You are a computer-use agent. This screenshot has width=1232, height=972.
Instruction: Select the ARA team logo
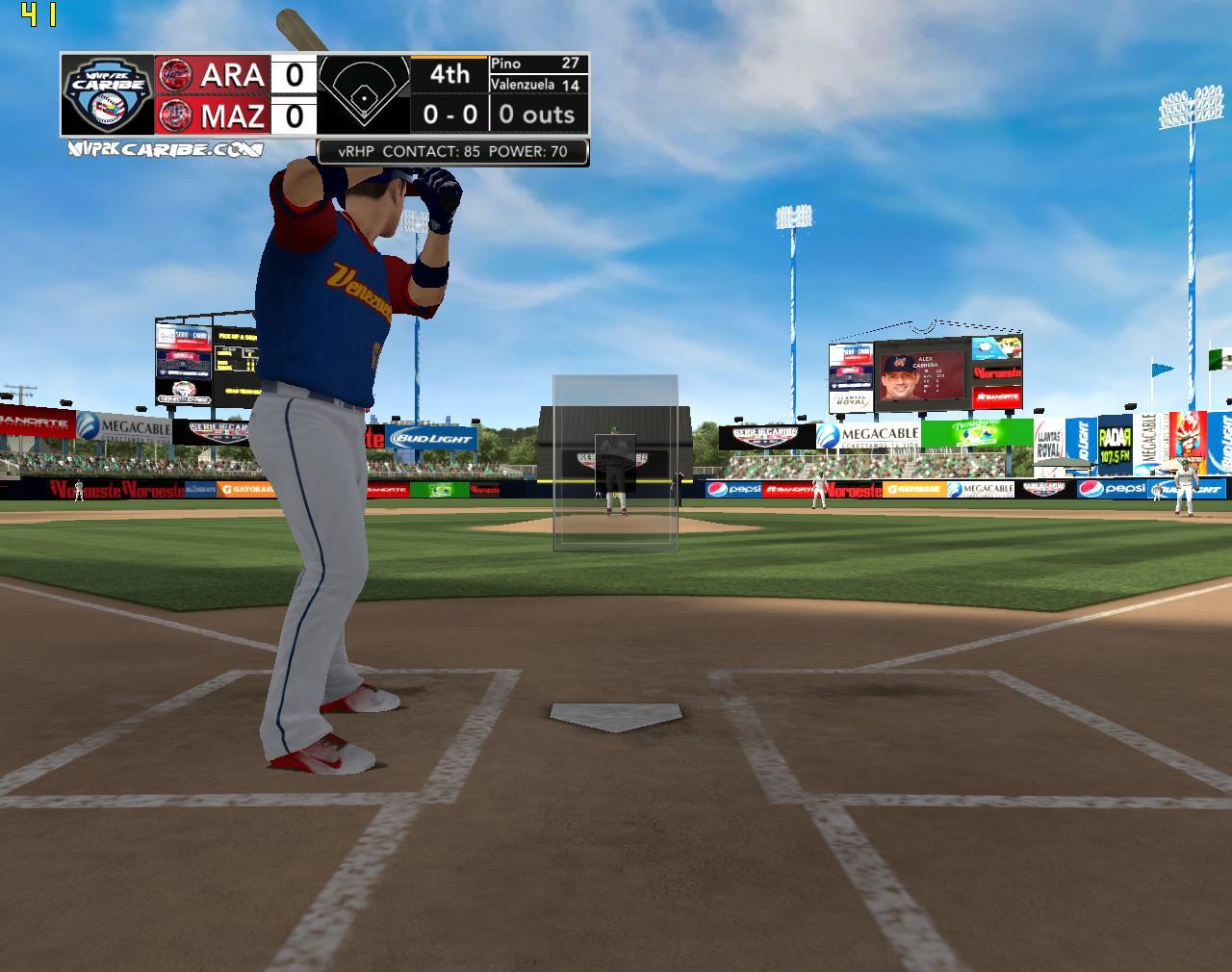click(174, 74)
